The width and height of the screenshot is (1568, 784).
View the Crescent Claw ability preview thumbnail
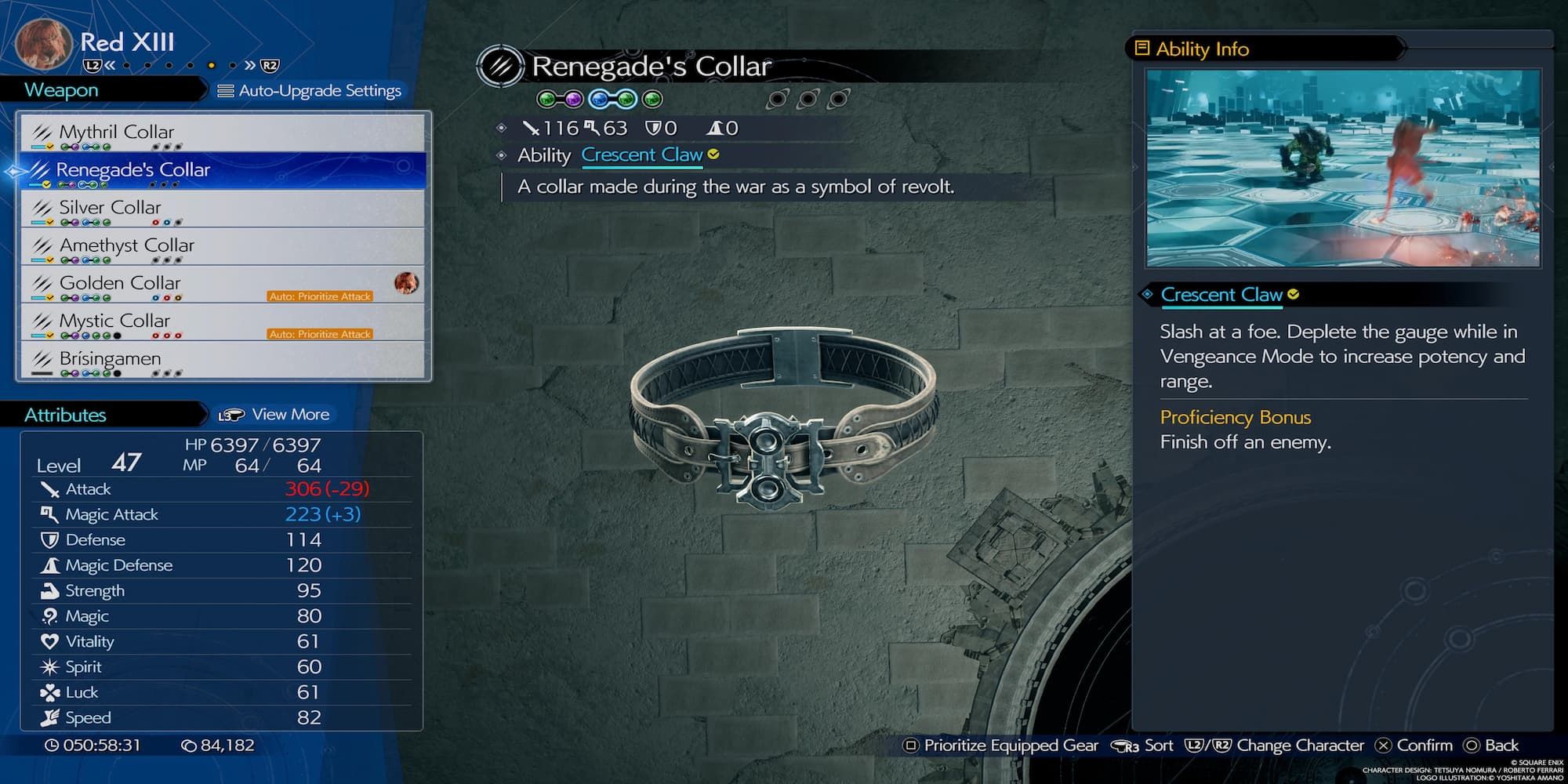coord(1342,168)
